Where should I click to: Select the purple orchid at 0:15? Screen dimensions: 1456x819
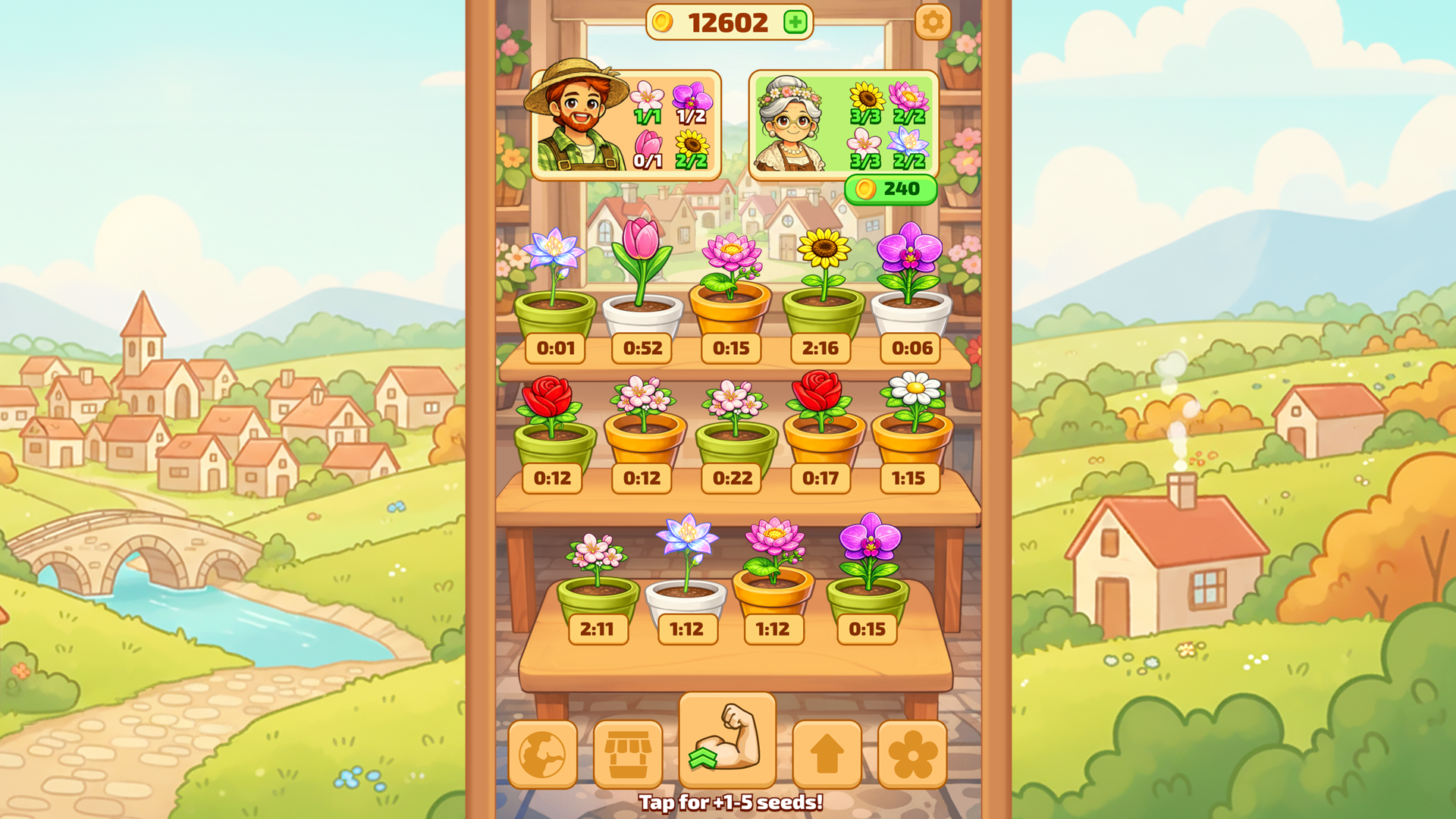[x=871, y=565]
